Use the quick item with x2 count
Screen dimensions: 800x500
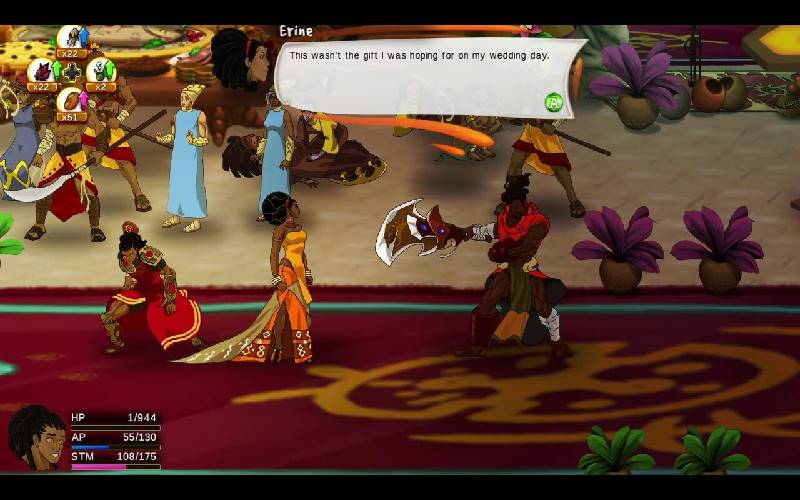click(100, 71)
